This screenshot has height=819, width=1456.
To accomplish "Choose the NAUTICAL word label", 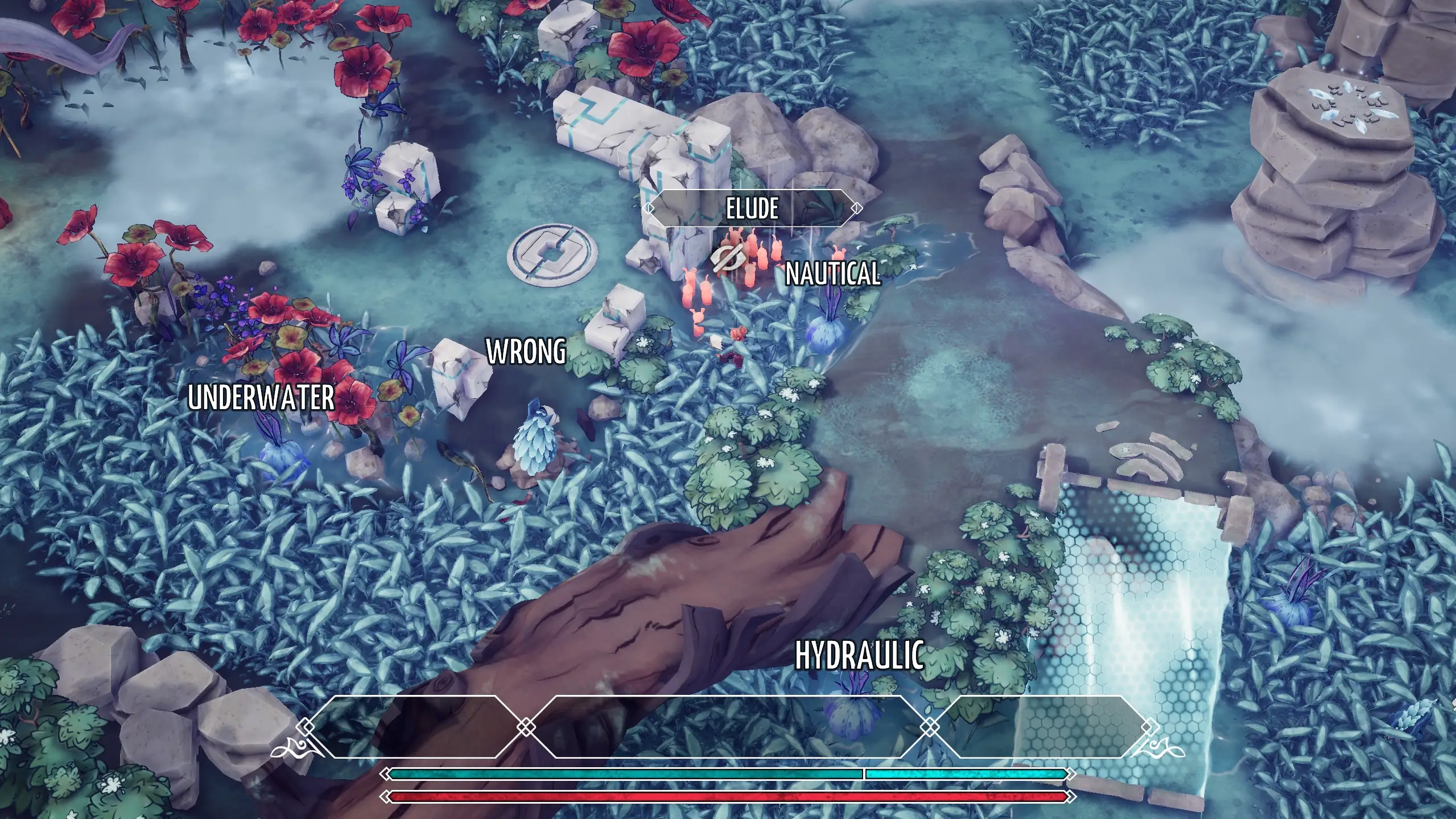I will tap(832, 274).
